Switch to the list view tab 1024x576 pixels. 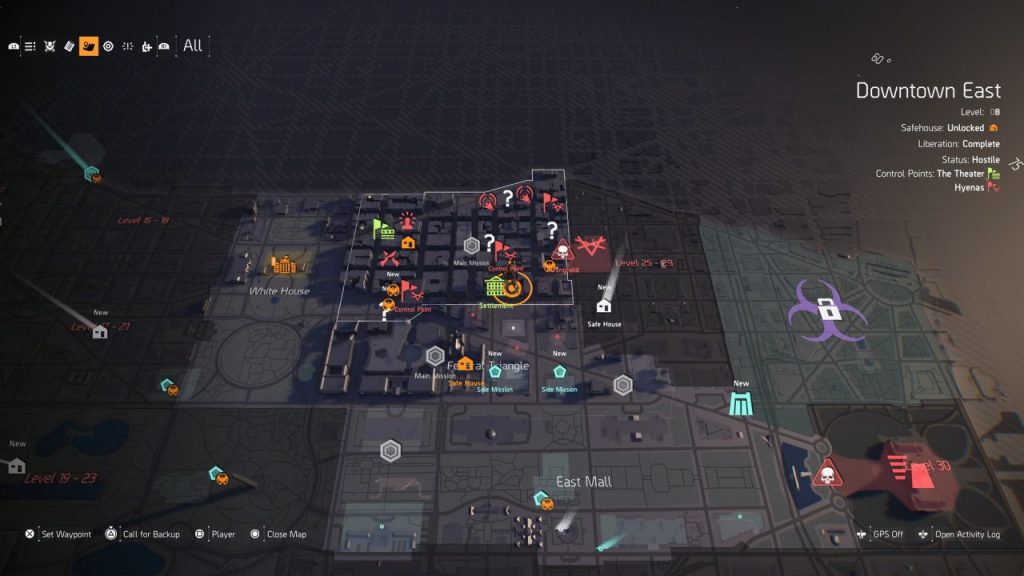tap(31, 46)
